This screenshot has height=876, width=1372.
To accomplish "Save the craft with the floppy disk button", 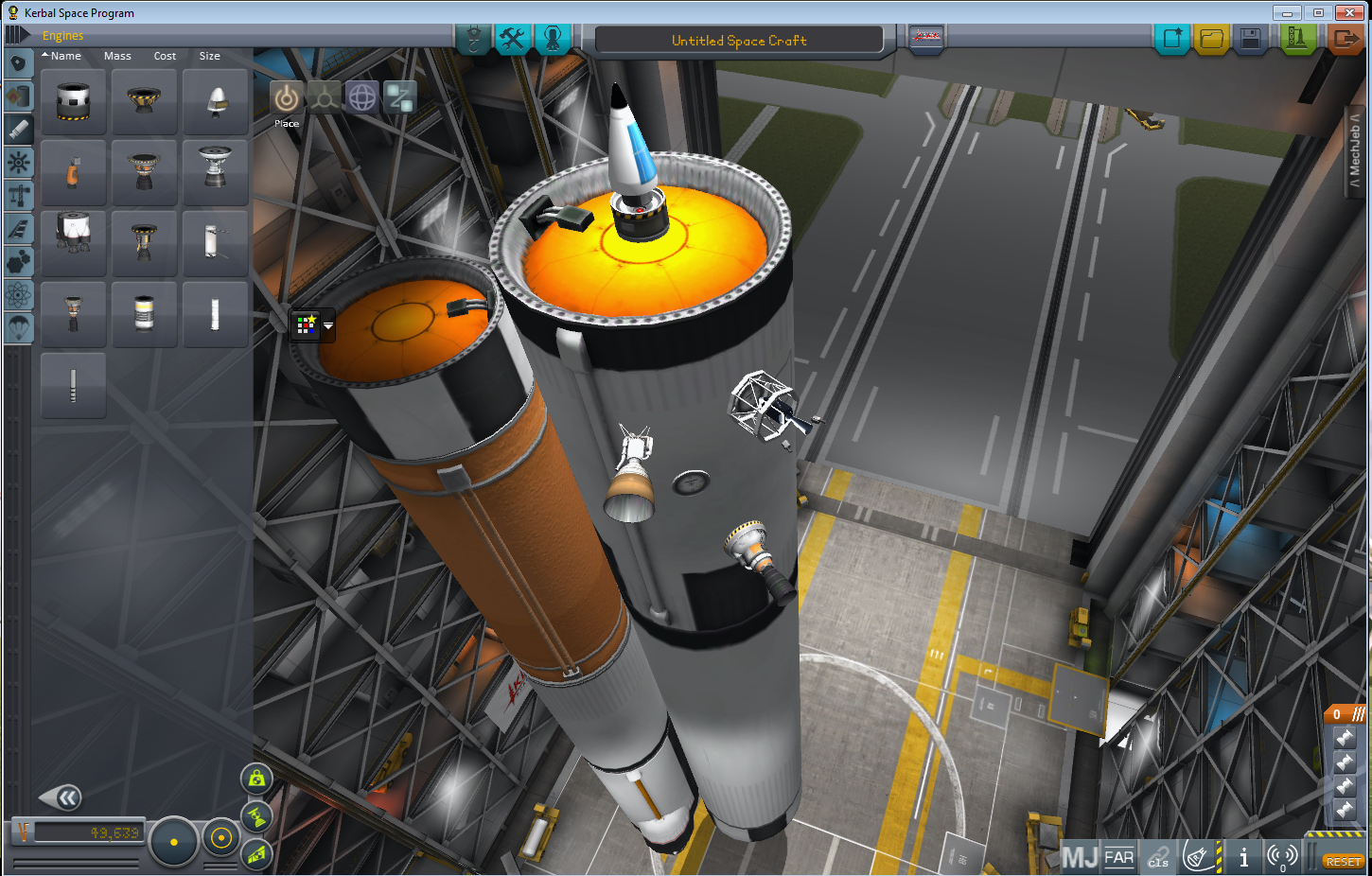I will (x=1250, y=39).
